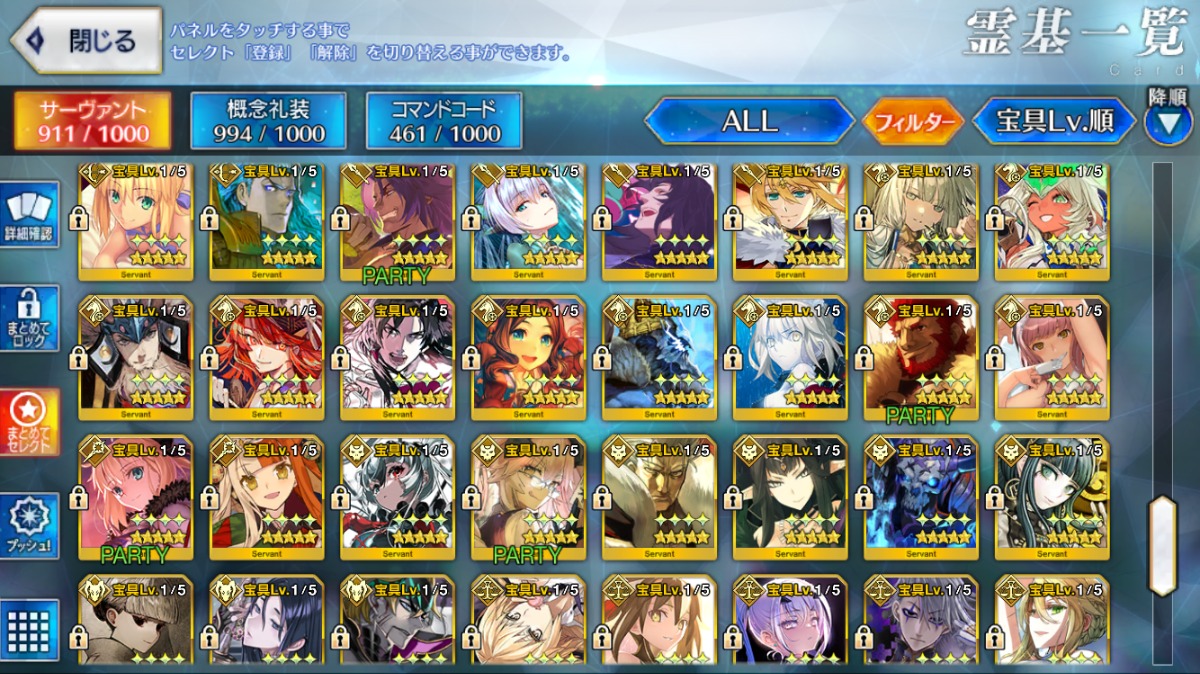
Task: Toggle the 降順 descending arrow button
Action: 1167,122
